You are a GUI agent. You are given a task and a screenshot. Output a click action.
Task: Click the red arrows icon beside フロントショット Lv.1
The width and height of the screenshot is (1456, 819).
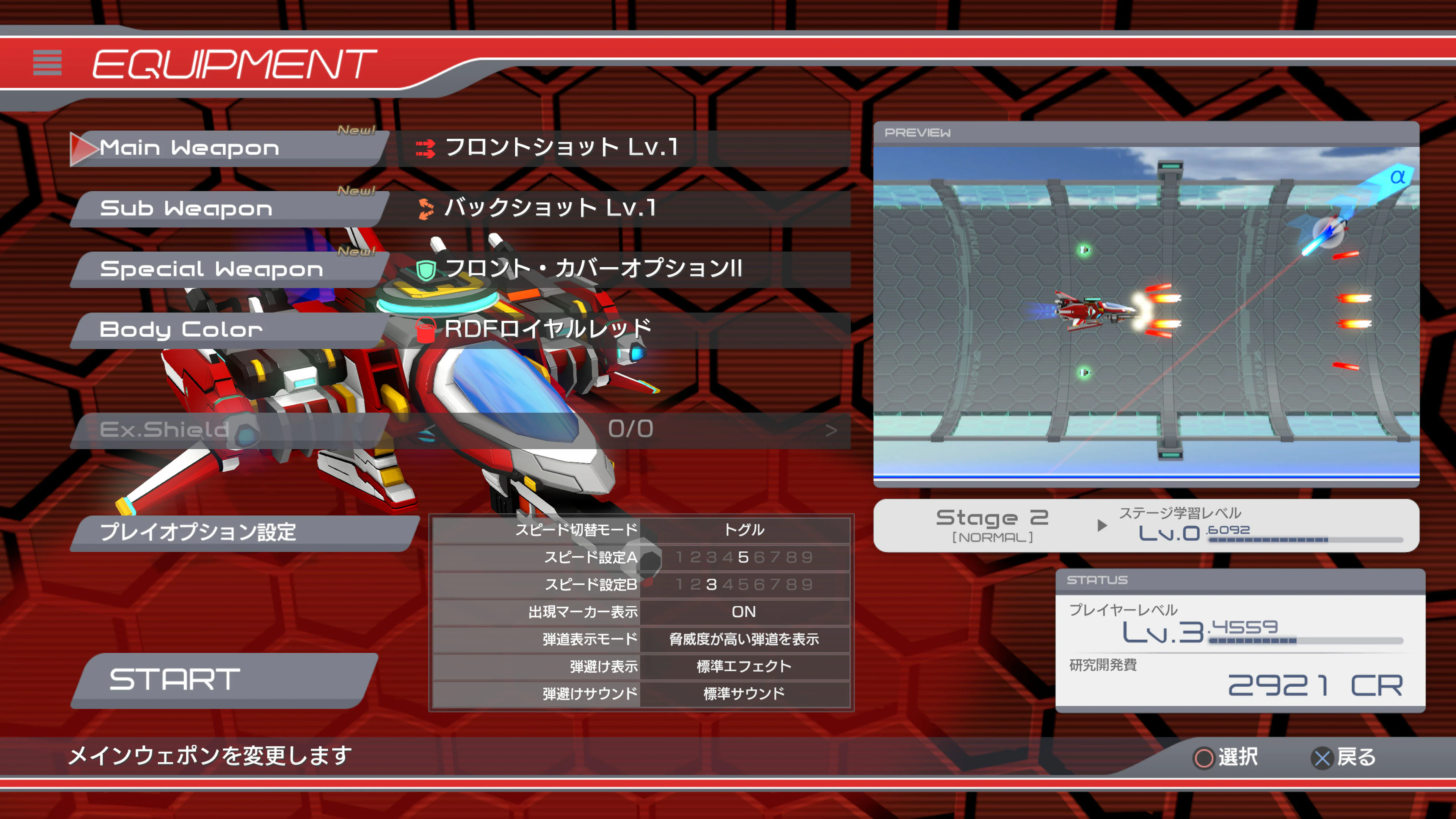point(425,149)
